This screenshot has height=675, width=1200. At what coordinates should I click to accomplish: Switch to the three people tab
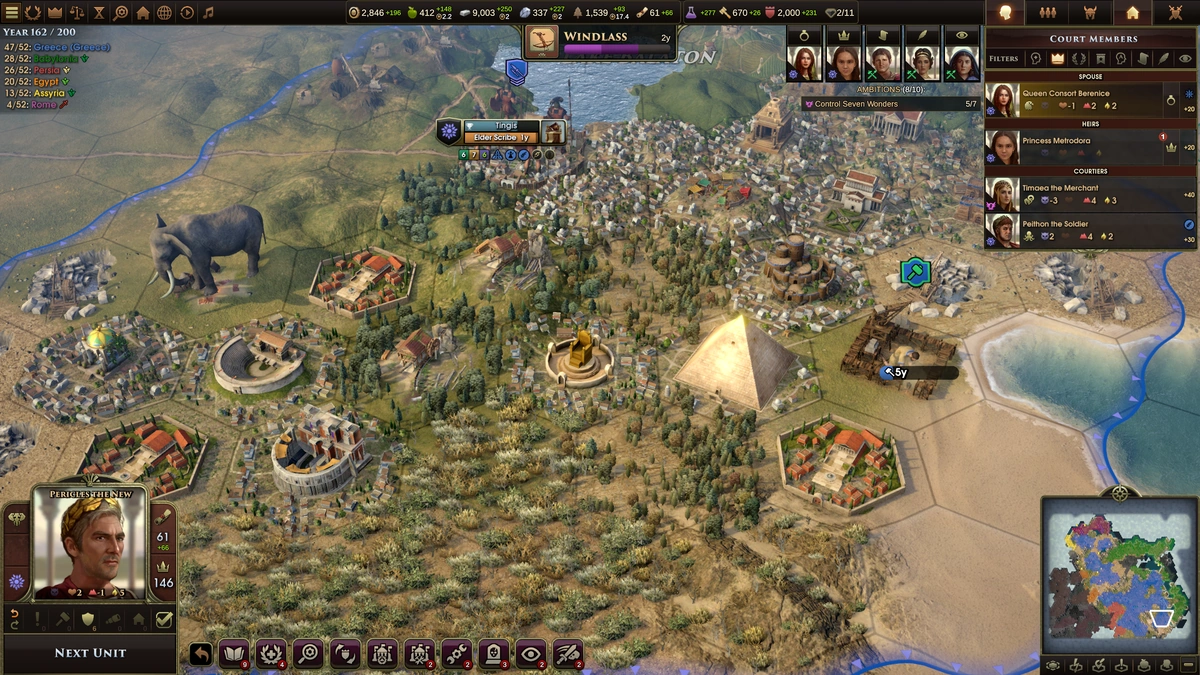pos(1048,13)
